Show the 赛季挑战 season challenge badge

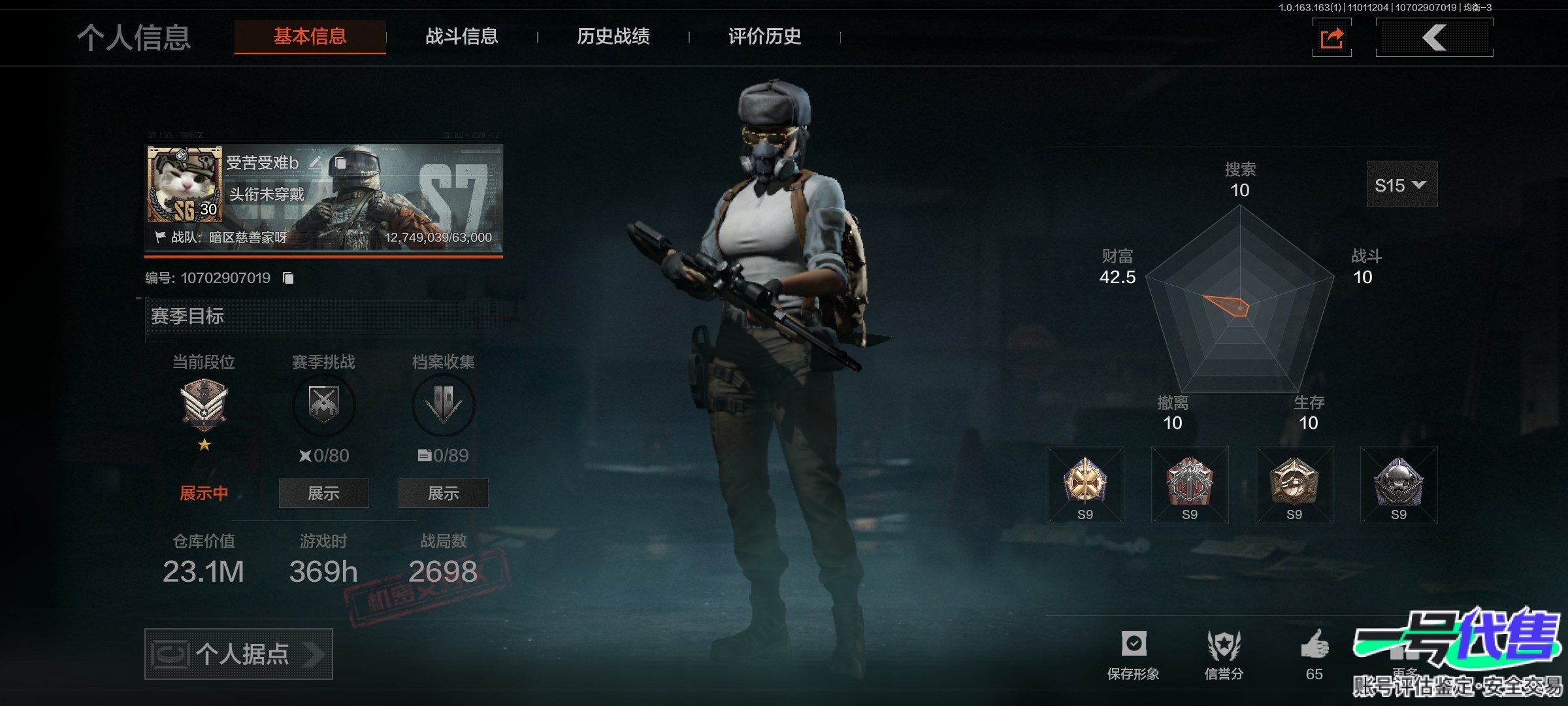323,493
